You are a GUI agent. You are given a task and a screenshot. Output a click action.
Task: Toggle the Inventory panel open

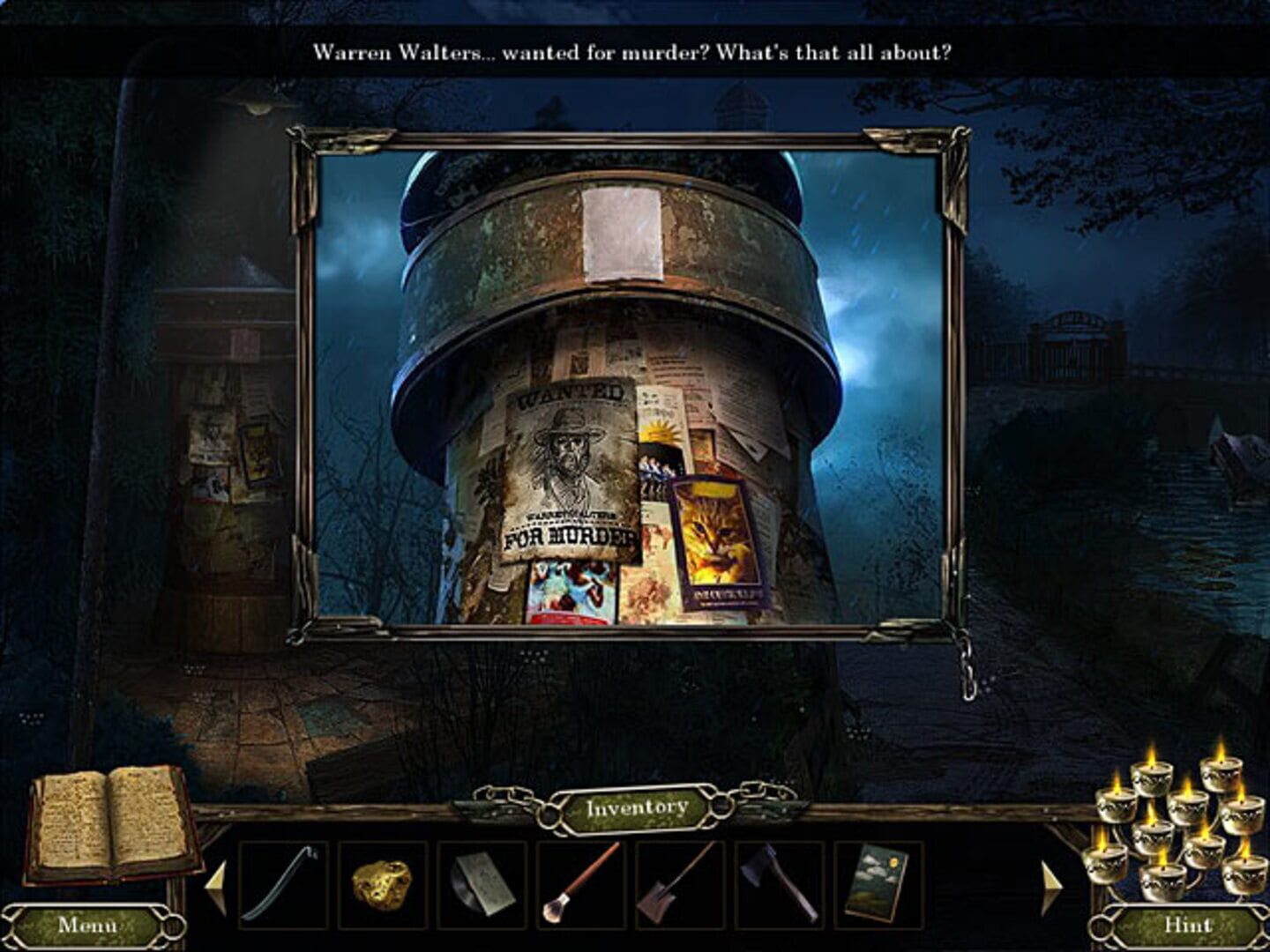coord(638,806)
